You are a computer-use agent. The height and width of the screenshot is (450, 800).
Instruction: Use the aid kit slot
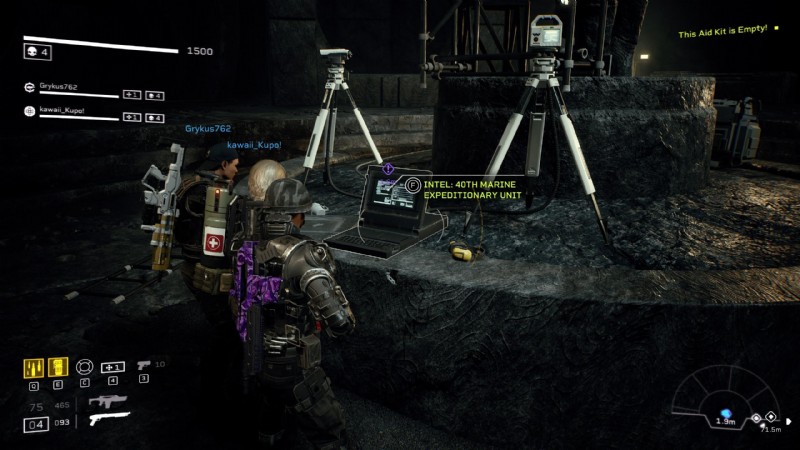[x=113, y=367]
